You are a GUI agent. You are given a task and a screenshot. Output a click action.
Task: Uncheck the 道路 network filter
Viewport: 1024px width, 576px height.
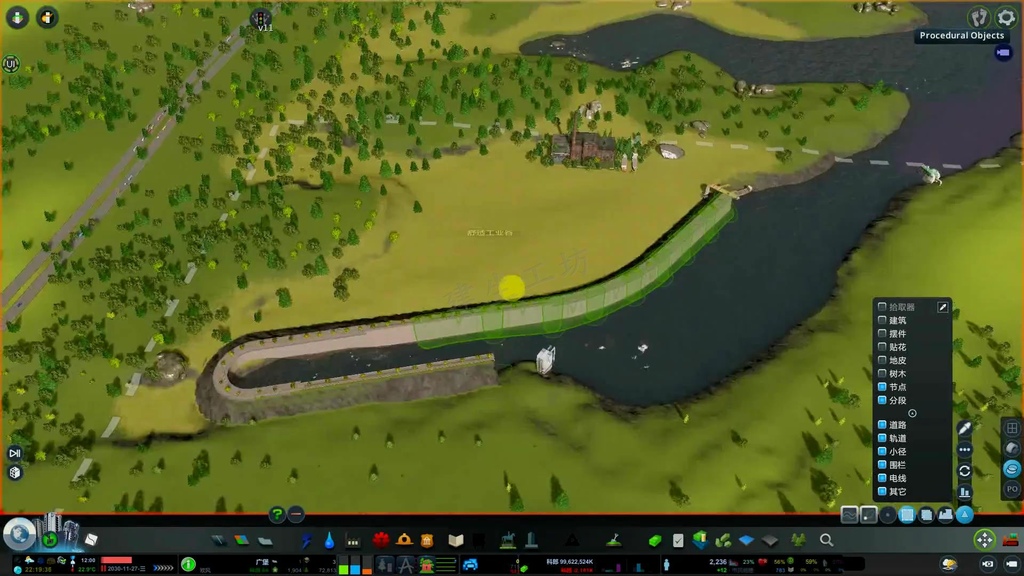click(x=882, y=425)
